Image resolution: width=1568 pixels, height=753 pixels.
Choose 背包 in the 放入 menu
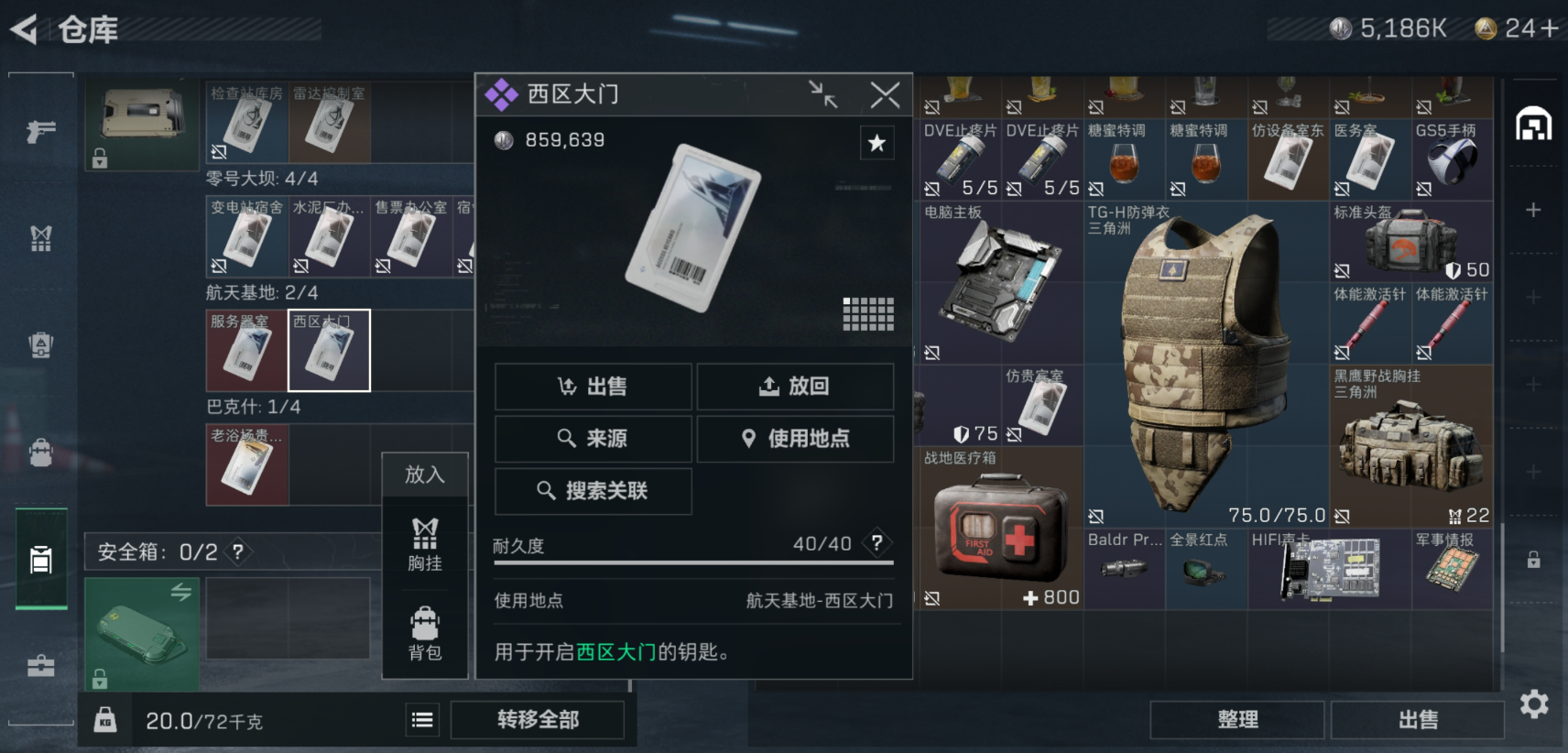(x=423, y=634)
